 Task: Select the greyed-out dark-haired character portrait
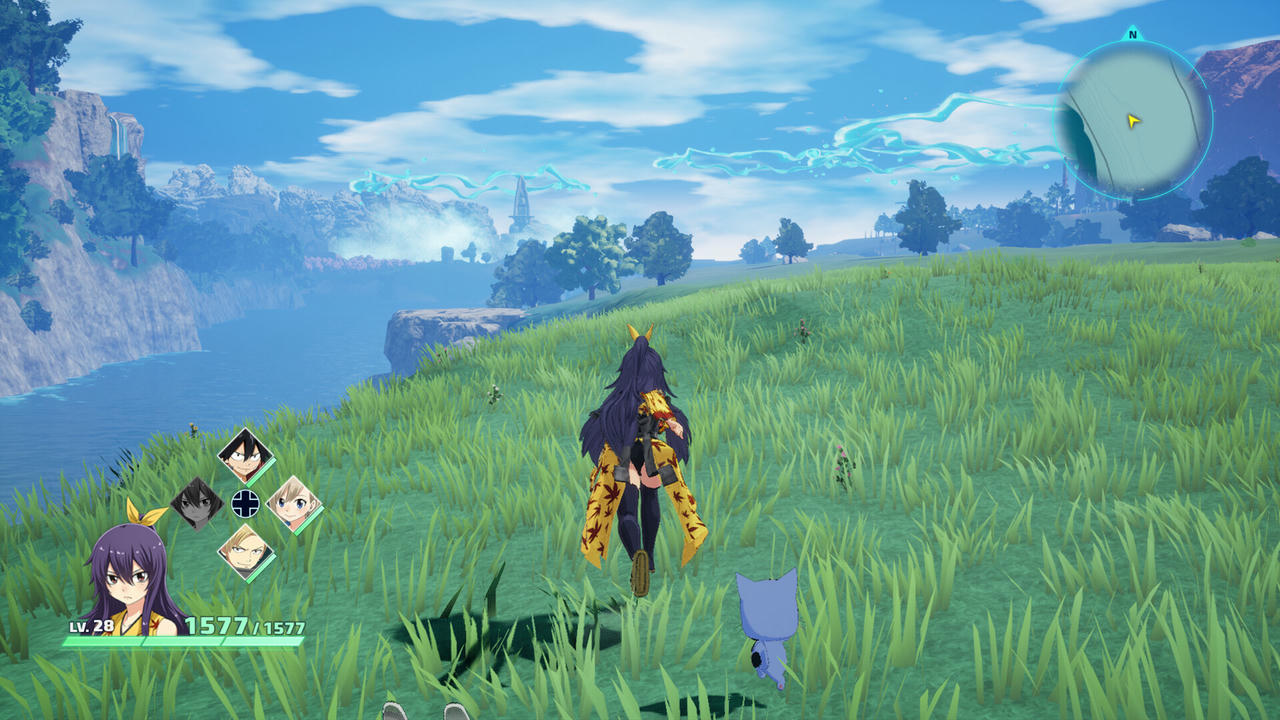197,503
